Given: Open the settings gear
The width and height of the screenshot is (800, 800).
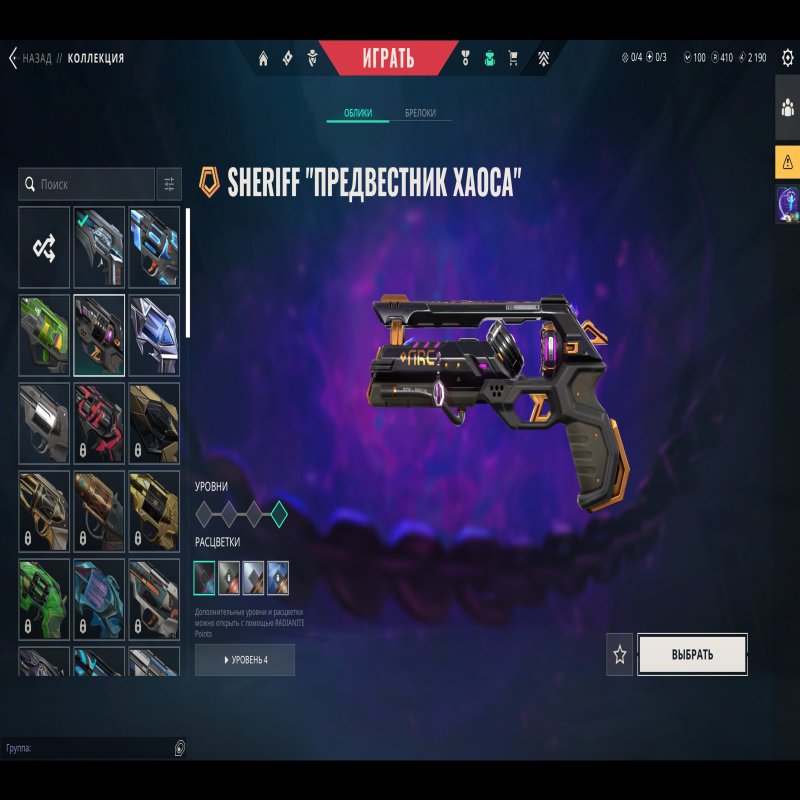Looking at the screenshot, I should click(x=787, y=58).
